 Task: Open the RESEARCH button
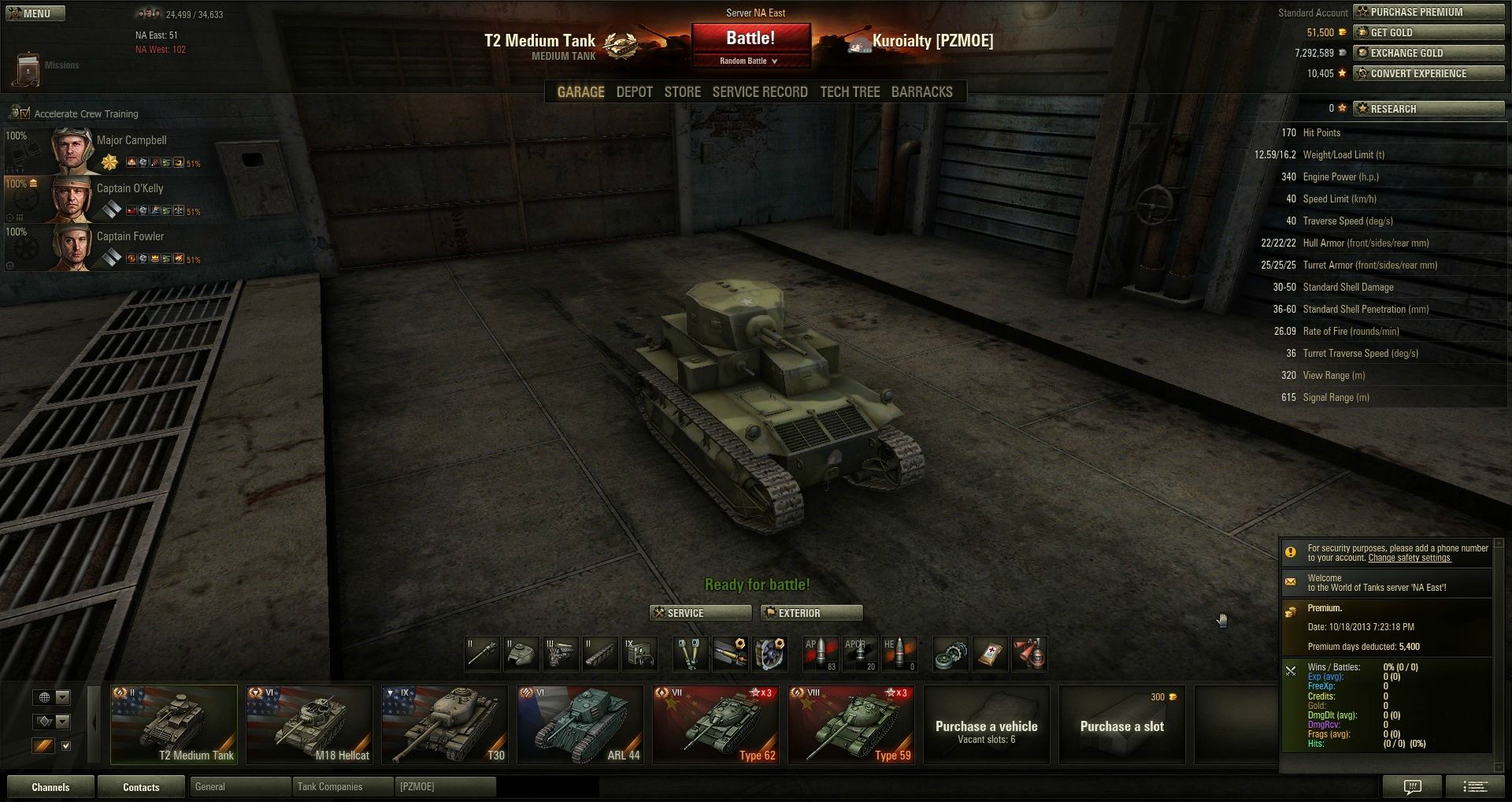click(1428, 109)
